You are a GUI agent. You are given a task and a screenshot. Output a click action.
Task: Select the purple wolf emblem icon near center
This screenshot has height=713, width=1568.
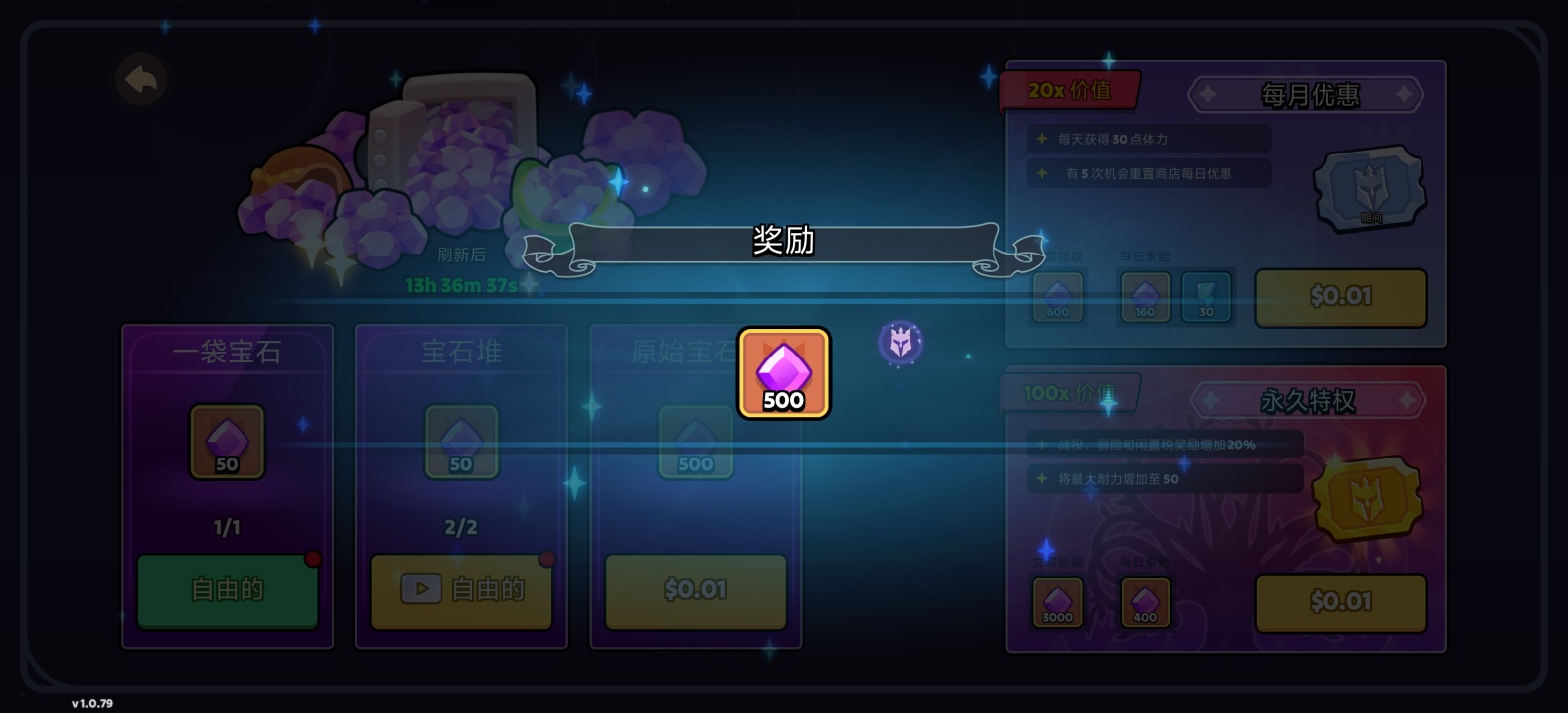click(x=901, y=342)
